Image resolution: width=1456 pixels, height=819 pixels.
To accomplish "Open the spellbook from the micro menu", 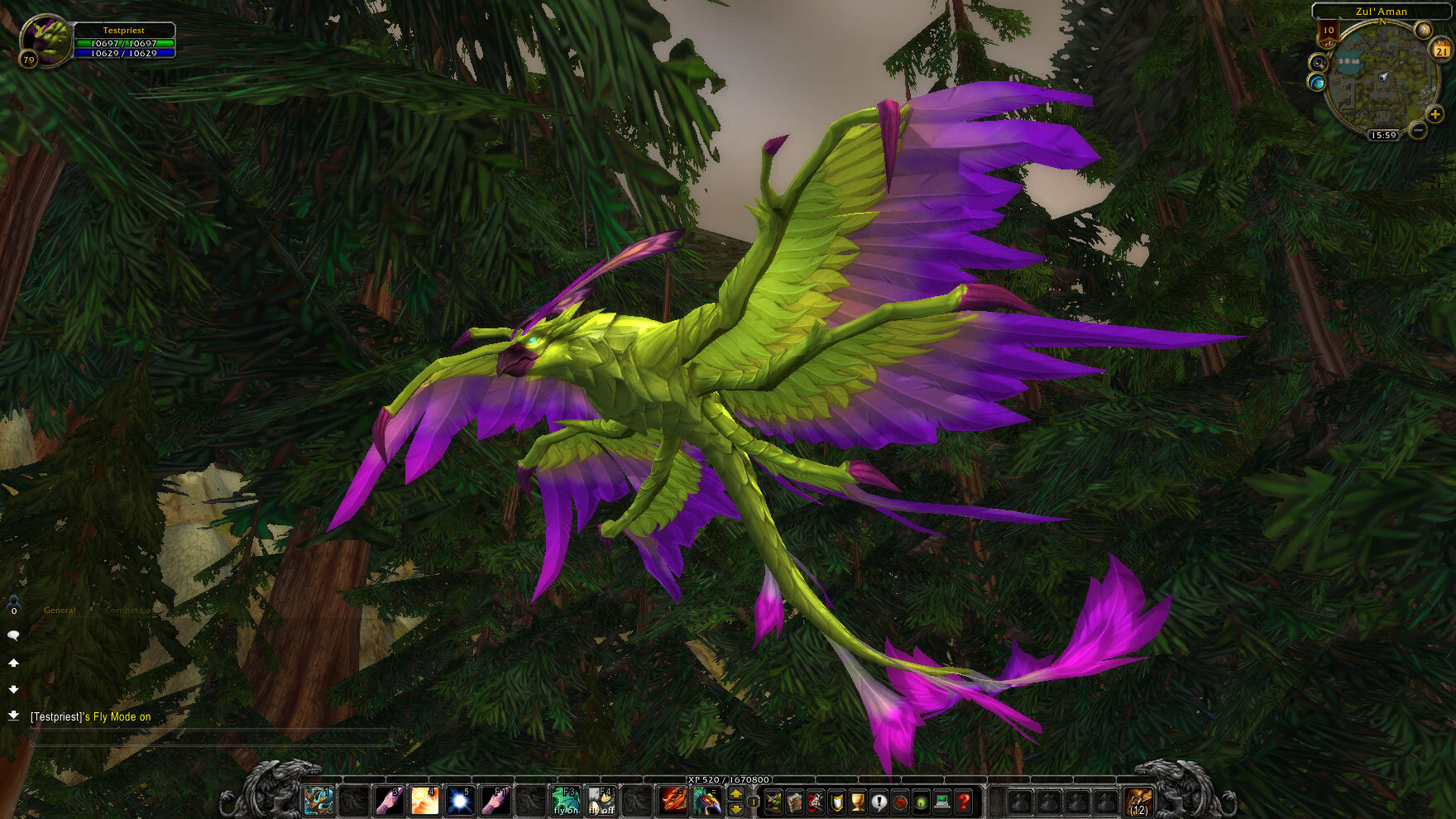I will pyautogui.click(x=795, y=802).
